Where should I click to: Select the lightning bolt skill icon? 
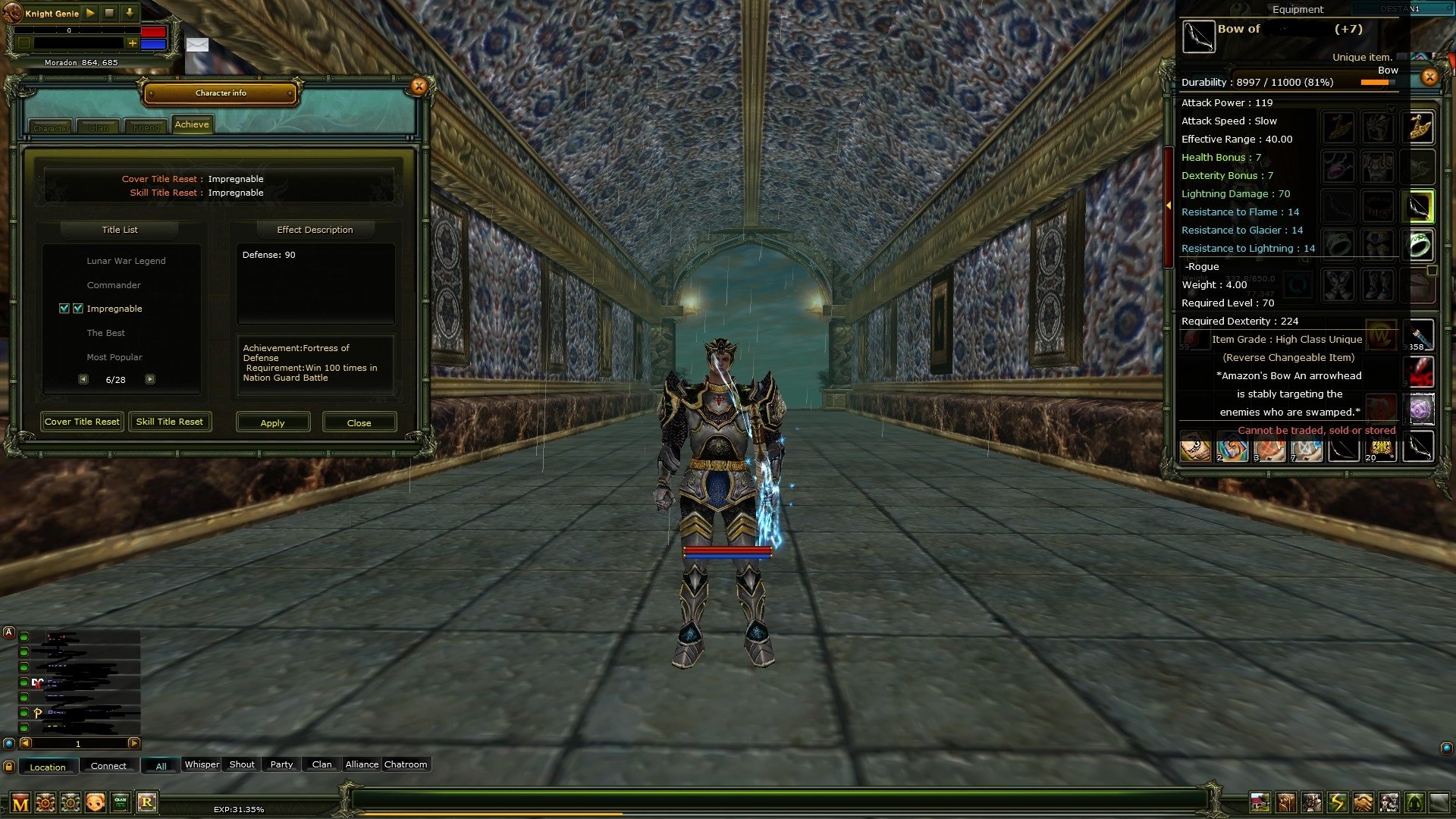(x=1335, y=801)
